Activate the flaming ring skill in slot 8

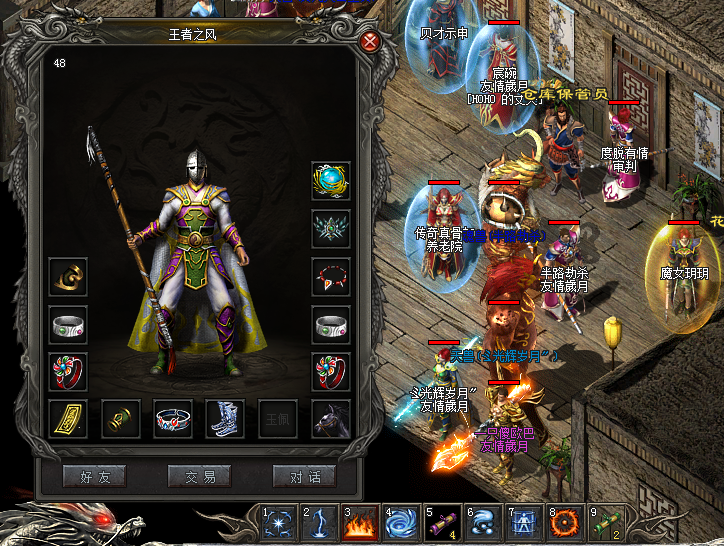point(565,523)
